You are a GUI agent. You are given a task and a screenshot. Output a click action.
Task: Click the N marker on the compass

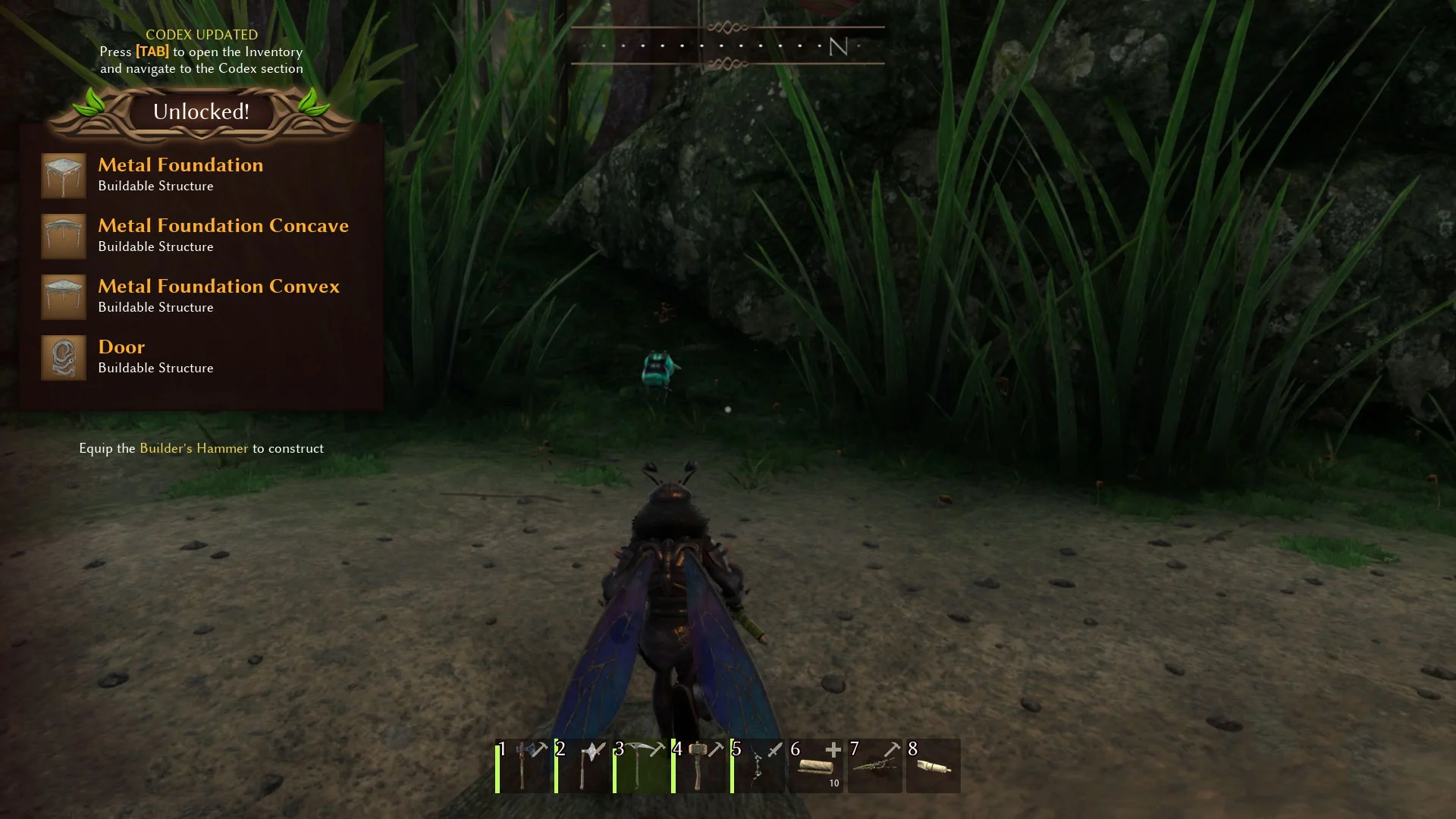coord(837,48)
